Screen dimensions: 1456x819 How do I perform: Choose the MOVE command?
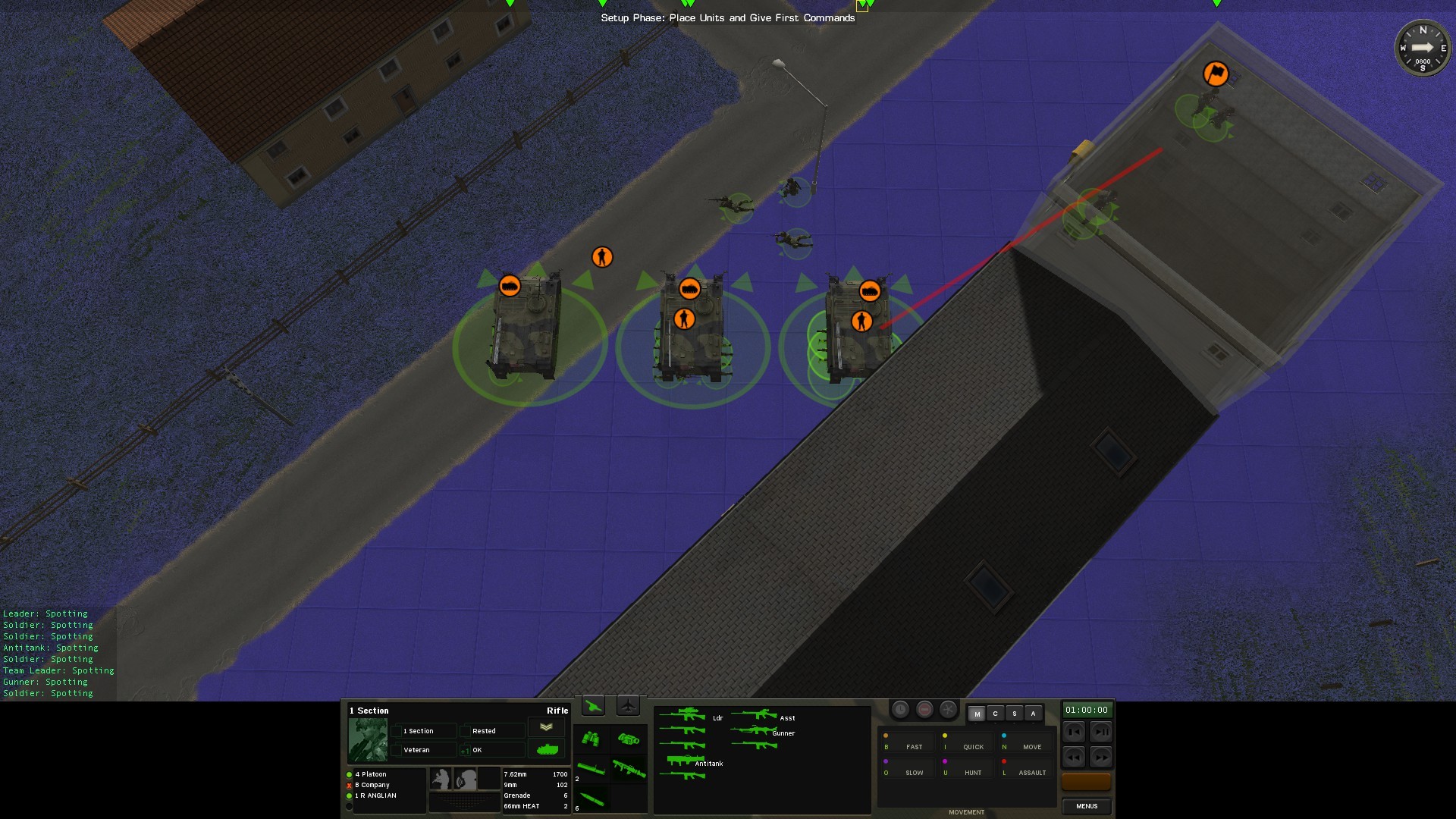(x=1031, y=747)
